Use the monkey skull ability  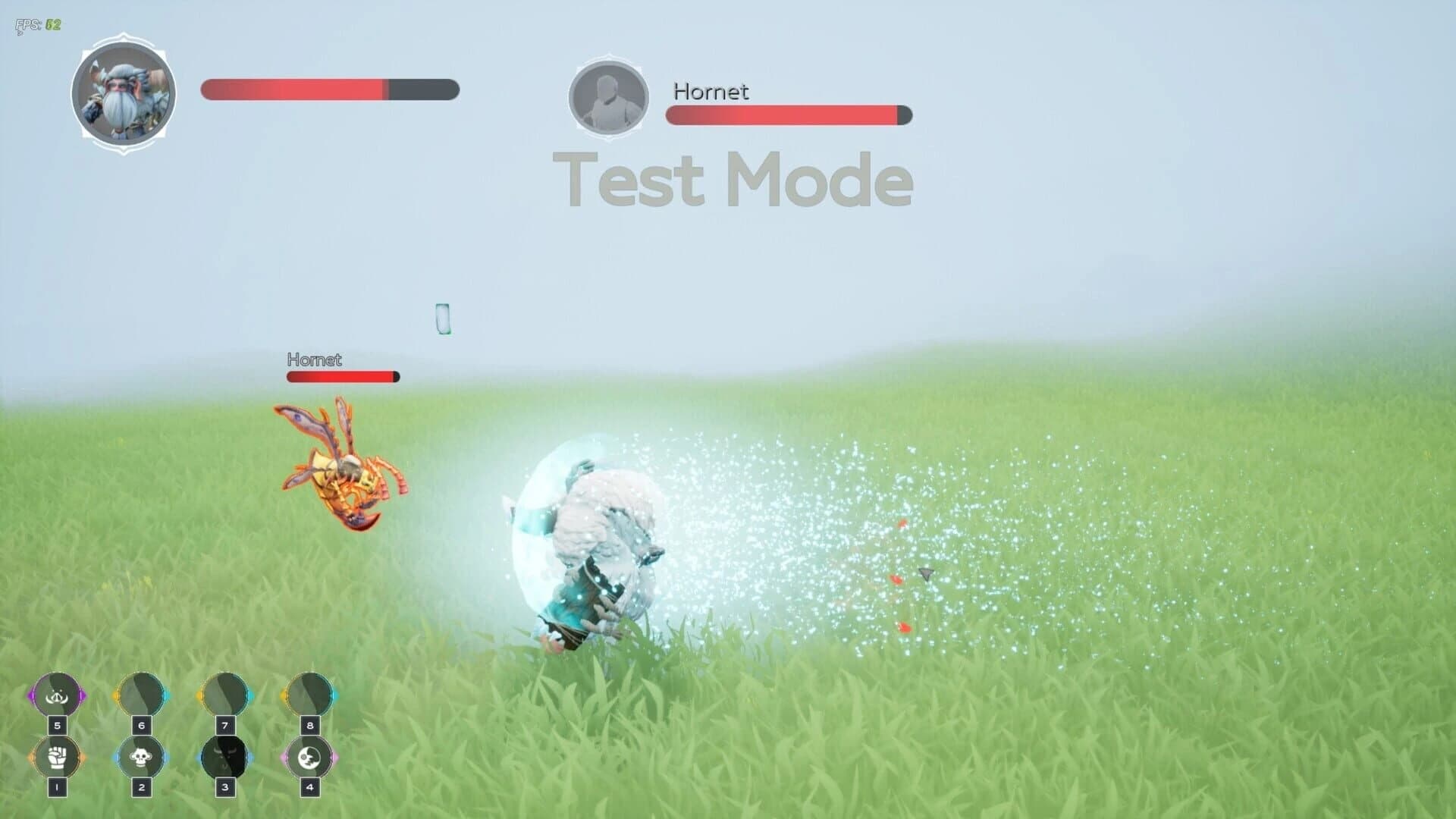tap(141, 757)
